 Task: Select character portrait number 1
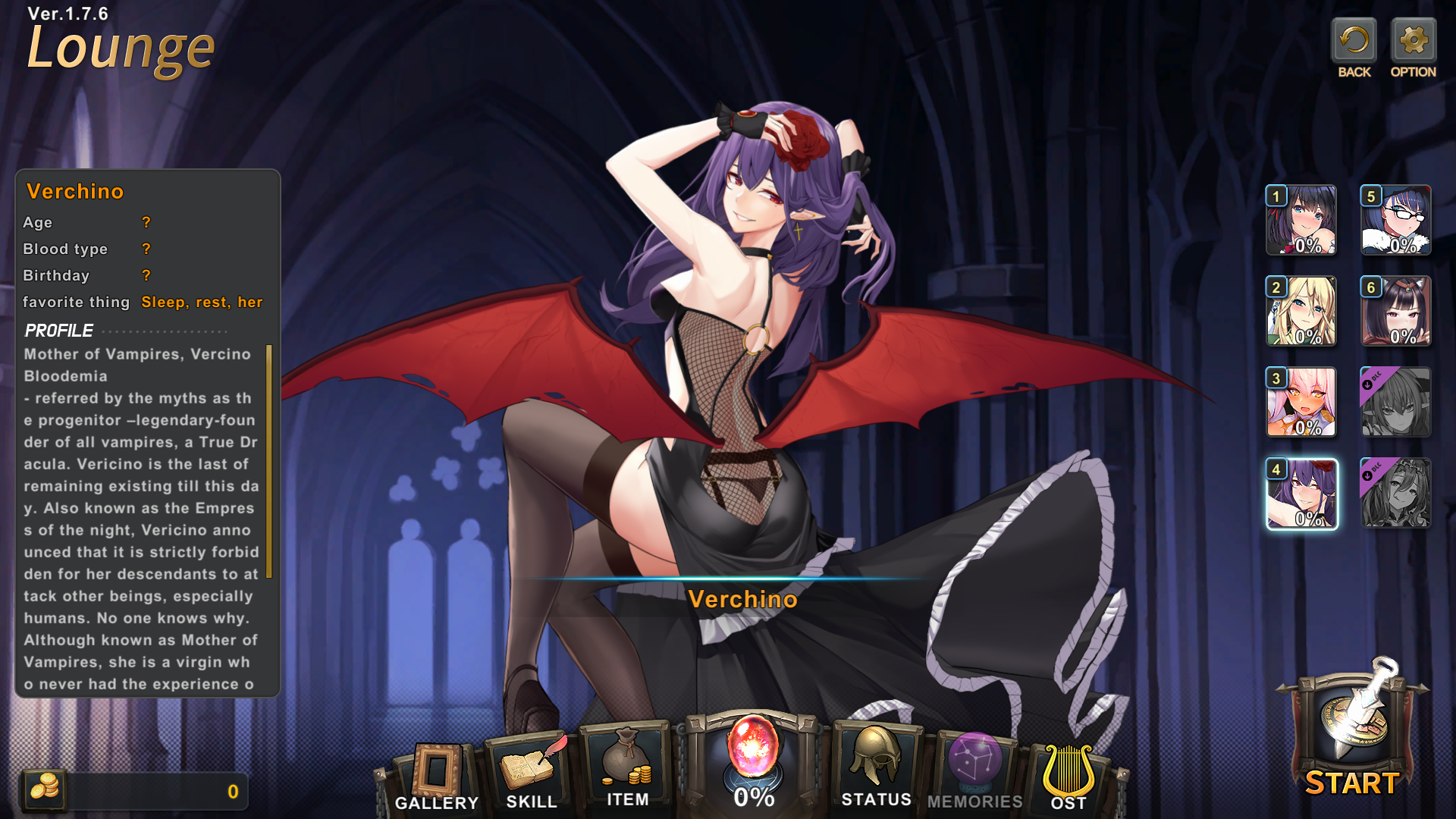(x=1301, y=220)
